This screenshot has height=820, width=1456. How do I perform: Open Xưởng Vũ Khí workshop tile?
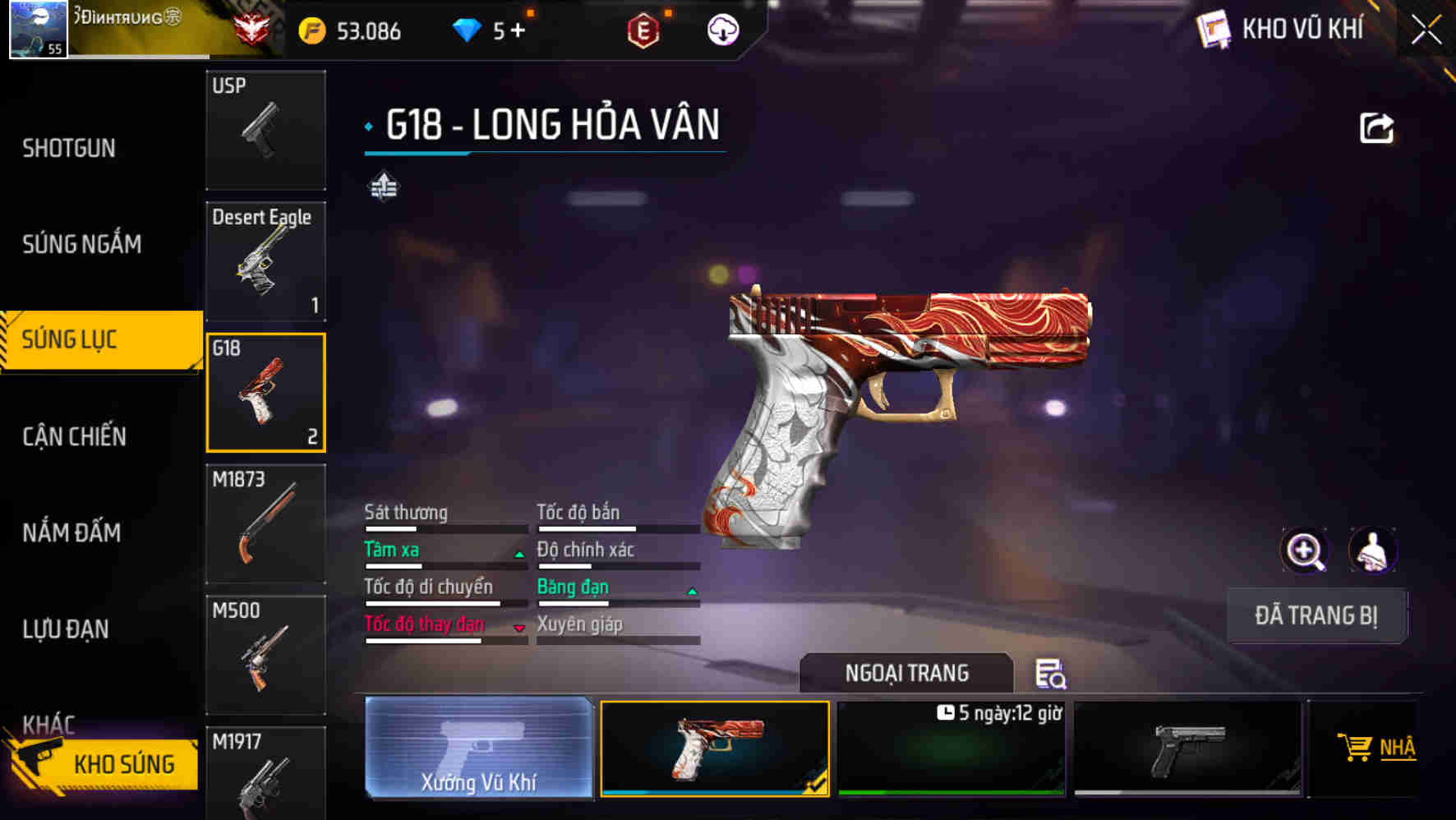[478, 748]
